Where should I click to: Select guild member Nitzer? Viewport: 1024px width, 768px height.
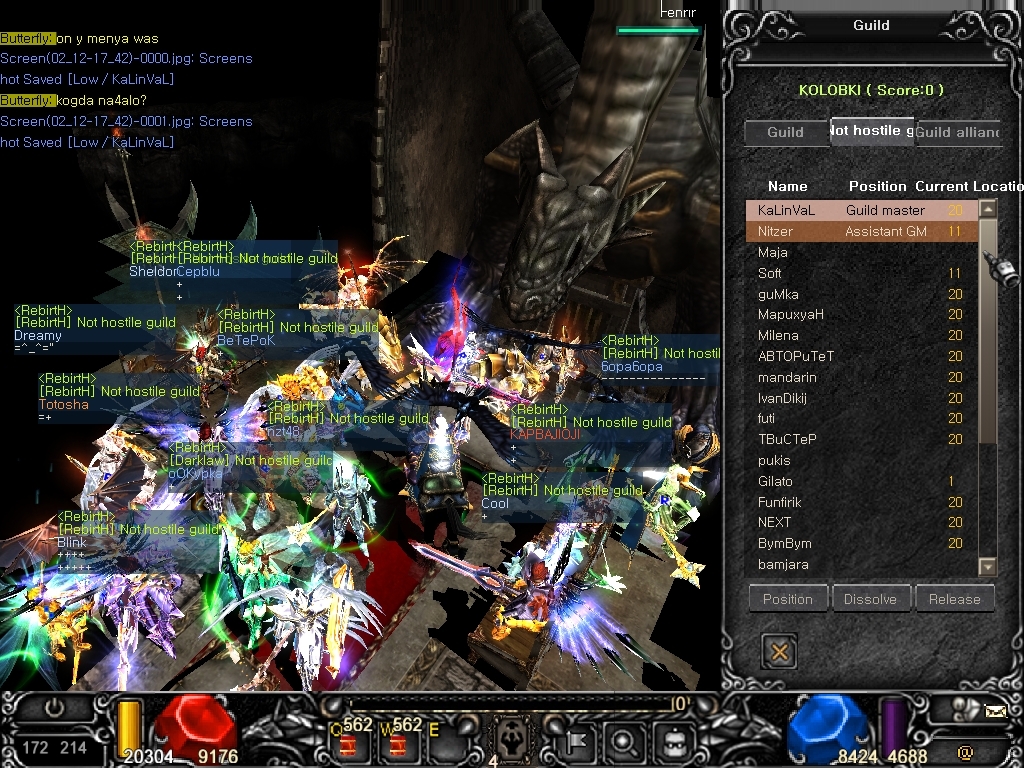pos(776,231)
